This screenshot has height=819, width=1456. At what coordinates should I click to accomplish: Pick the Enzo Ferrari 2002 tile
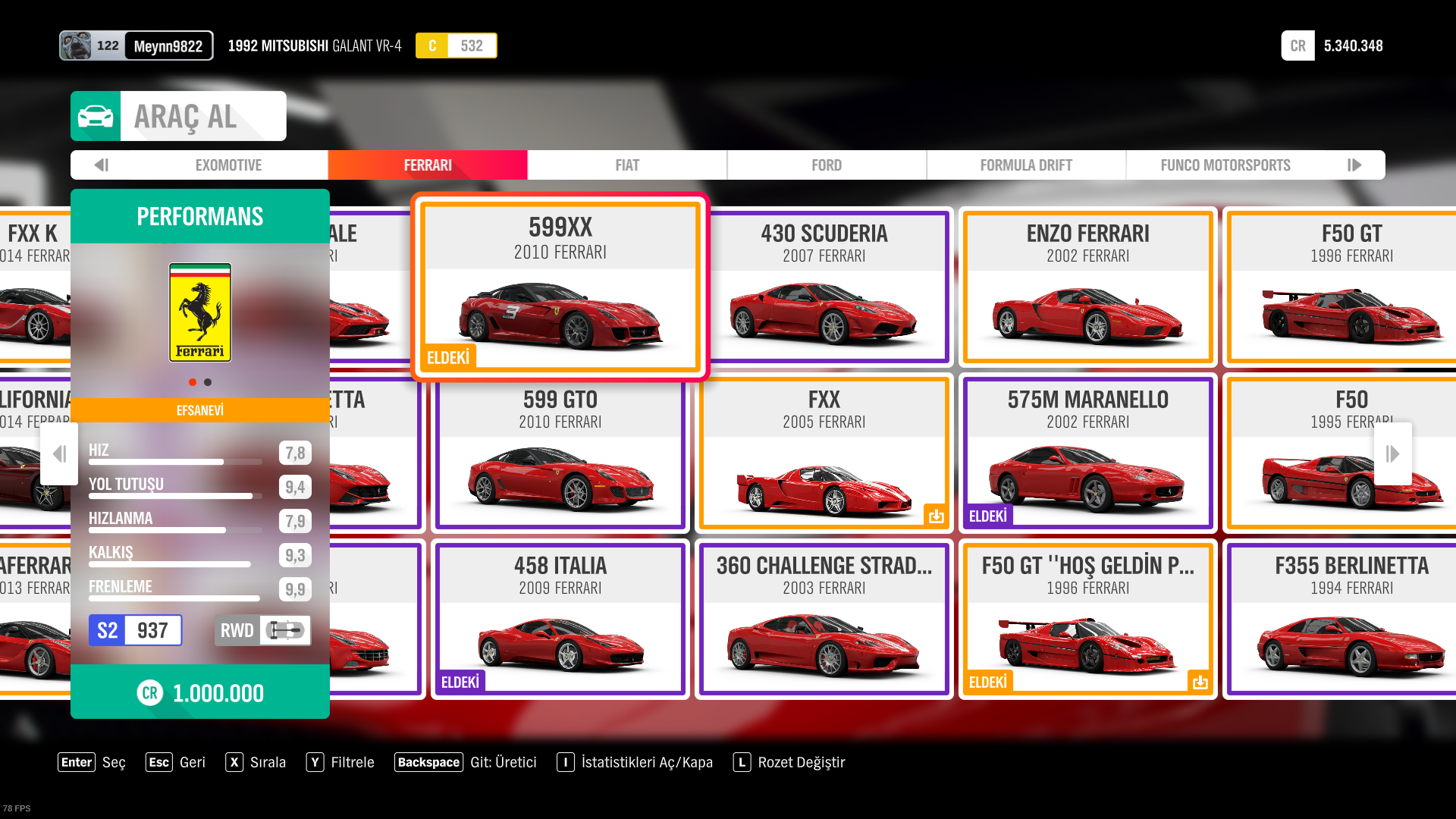click(1087, 287)
